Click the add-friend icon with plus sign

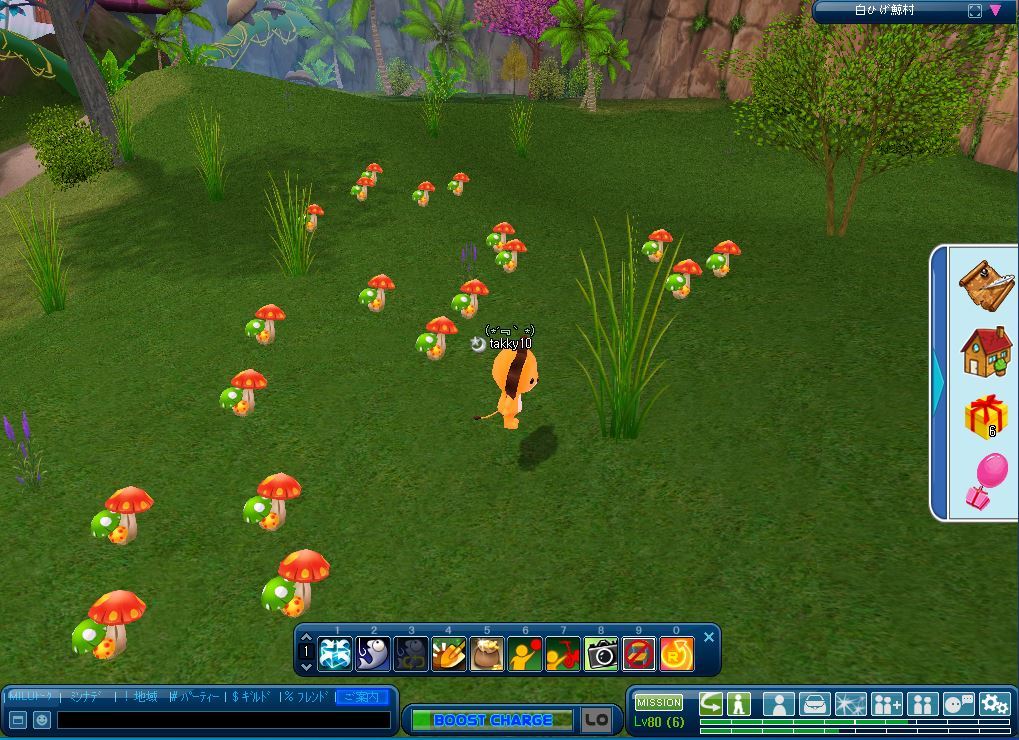click(886, 704)
